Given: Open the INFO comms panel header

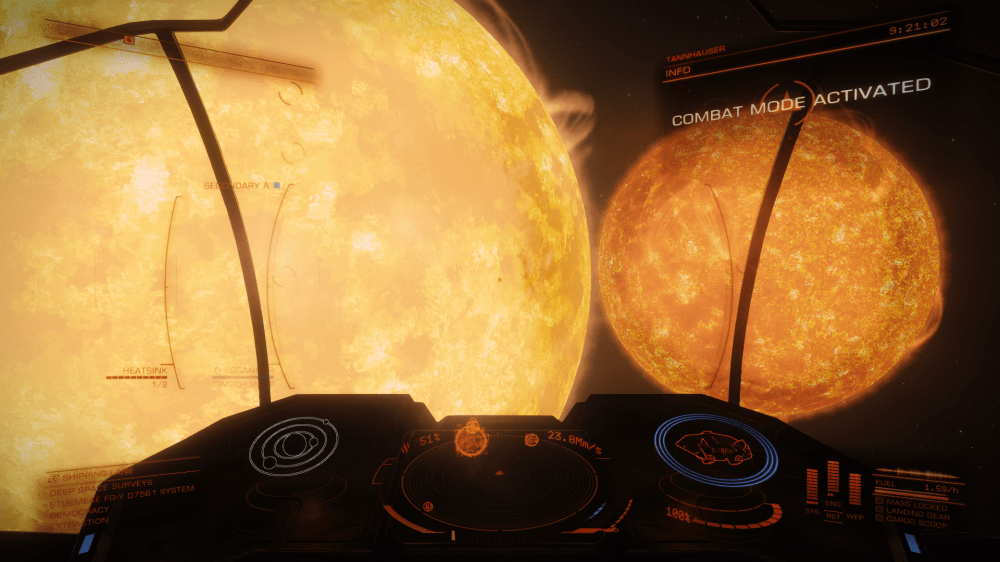Looking at the screenshot, I should [x=682, y=71].
